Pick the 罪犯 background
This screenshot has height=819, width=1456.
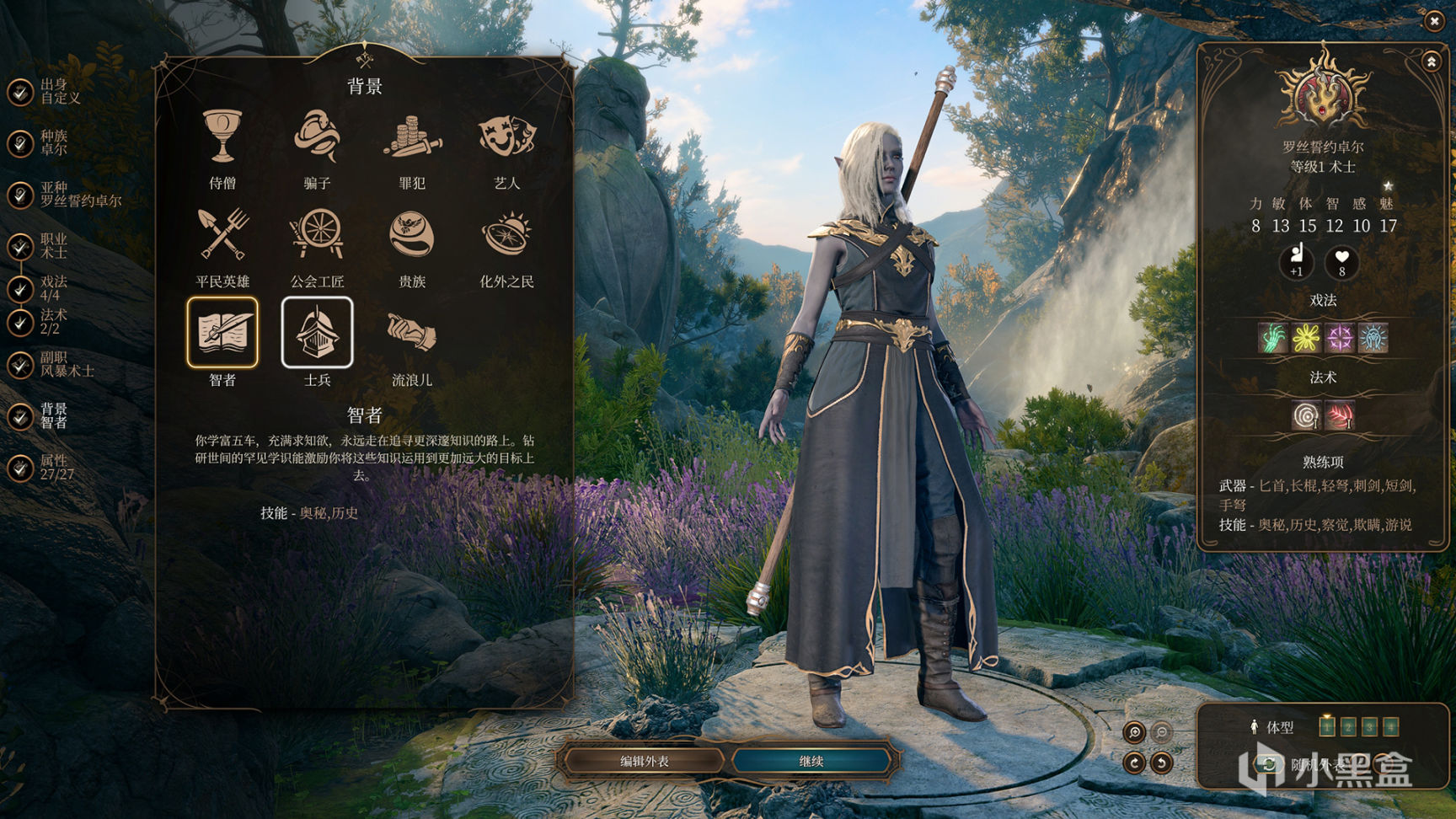click(x=412, y=136)
